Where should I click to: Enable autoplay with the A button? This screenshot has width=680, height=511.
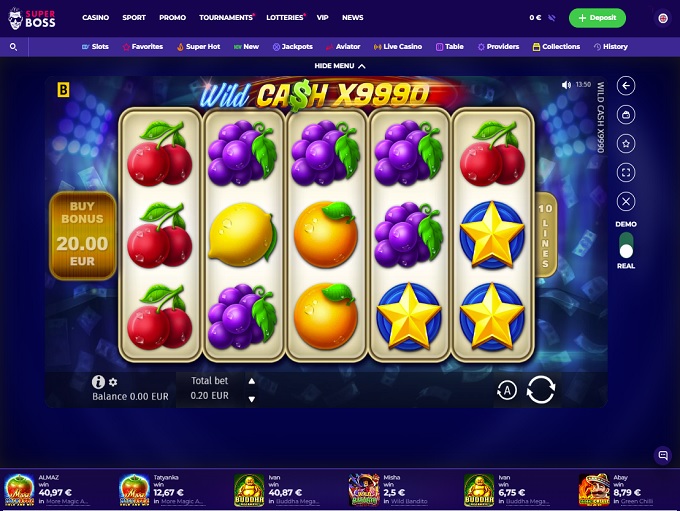pyautogui.click(x=507, y=390)
